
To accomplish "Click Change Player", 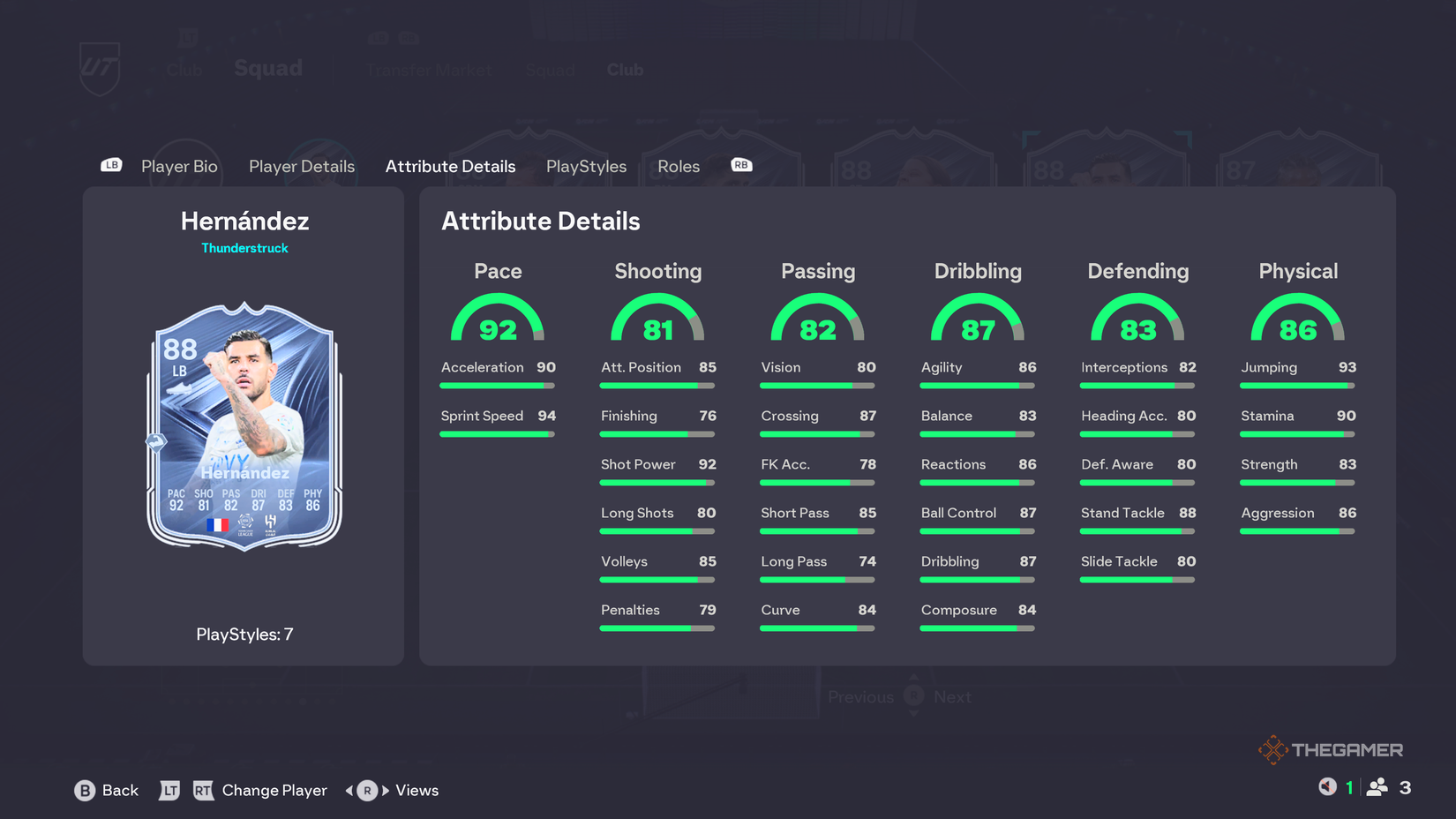I will pyautogui.click(x=274, y=791).
